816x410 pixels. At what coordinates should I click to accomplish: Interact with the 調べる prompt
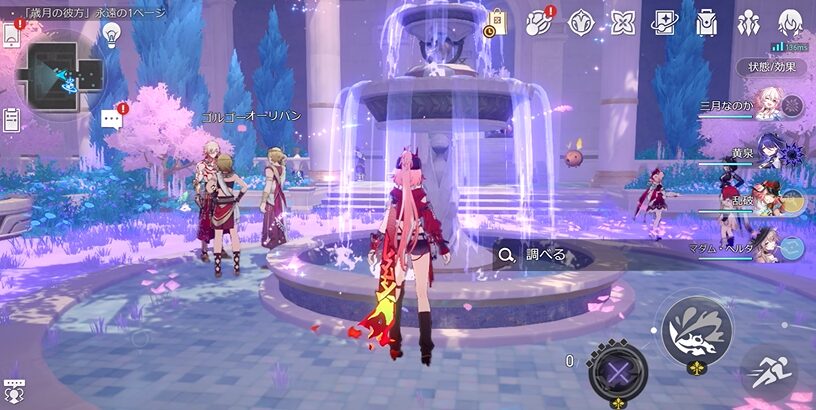coord(535,255)
